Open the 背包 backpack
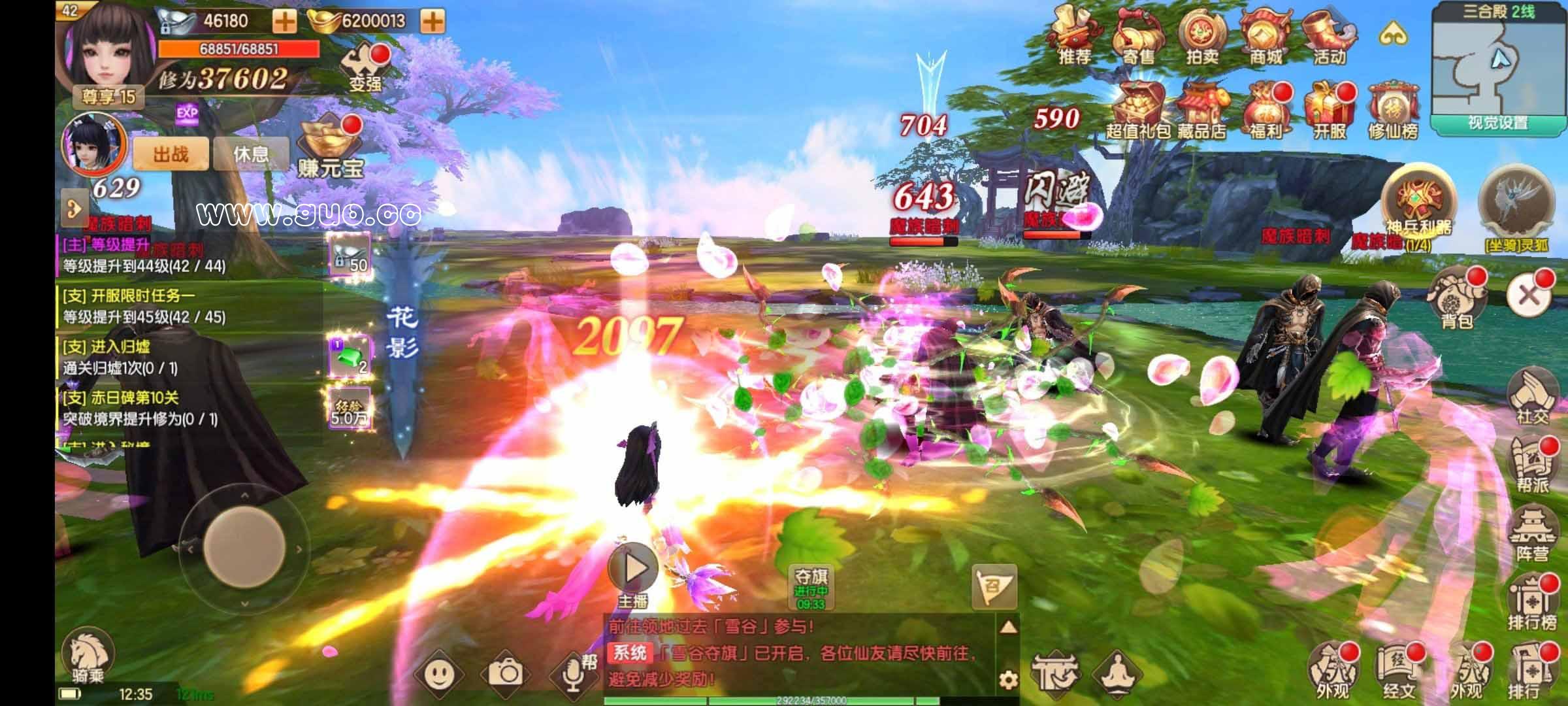 [x=1456, y=298]
